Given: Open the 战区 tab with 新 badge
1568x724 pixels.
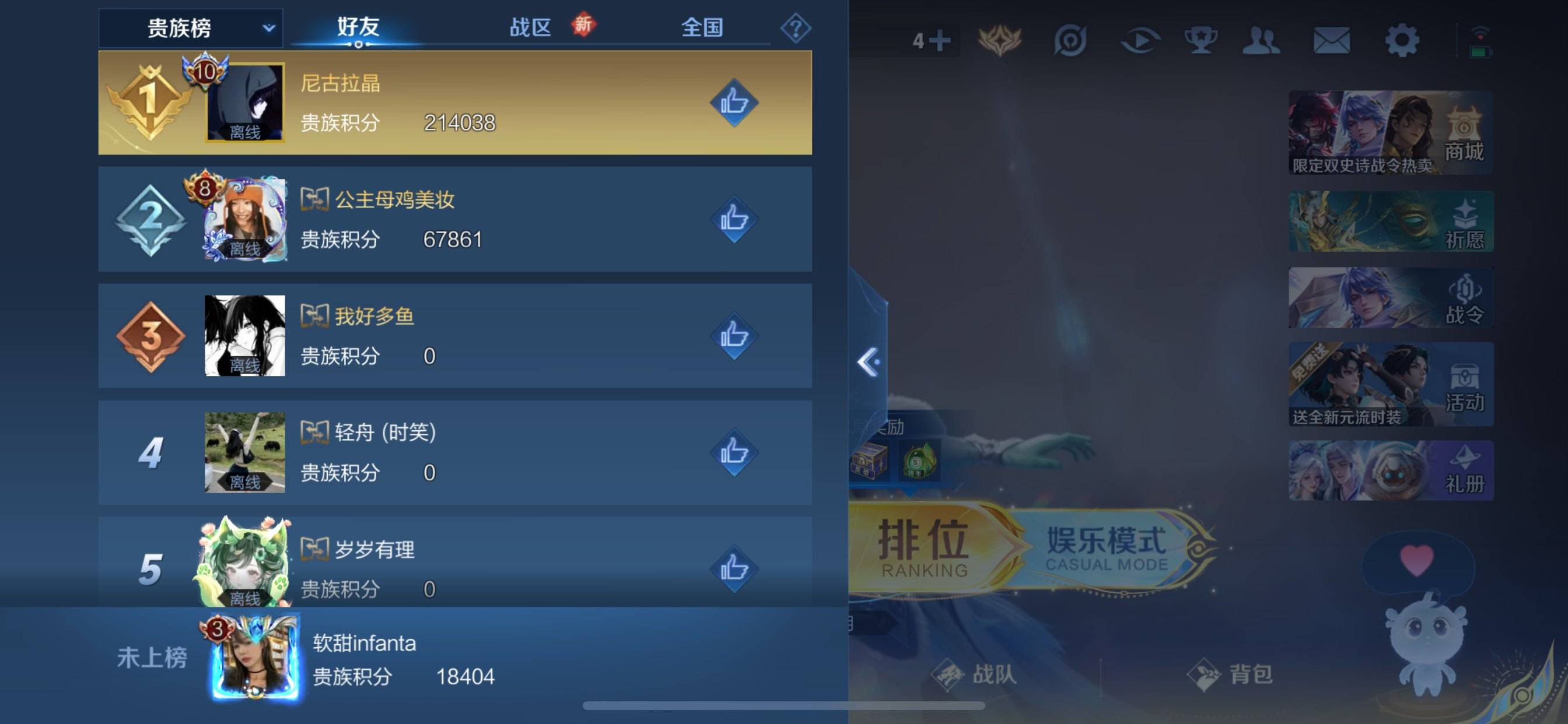Looking at the screenshot, I should 533,27.
